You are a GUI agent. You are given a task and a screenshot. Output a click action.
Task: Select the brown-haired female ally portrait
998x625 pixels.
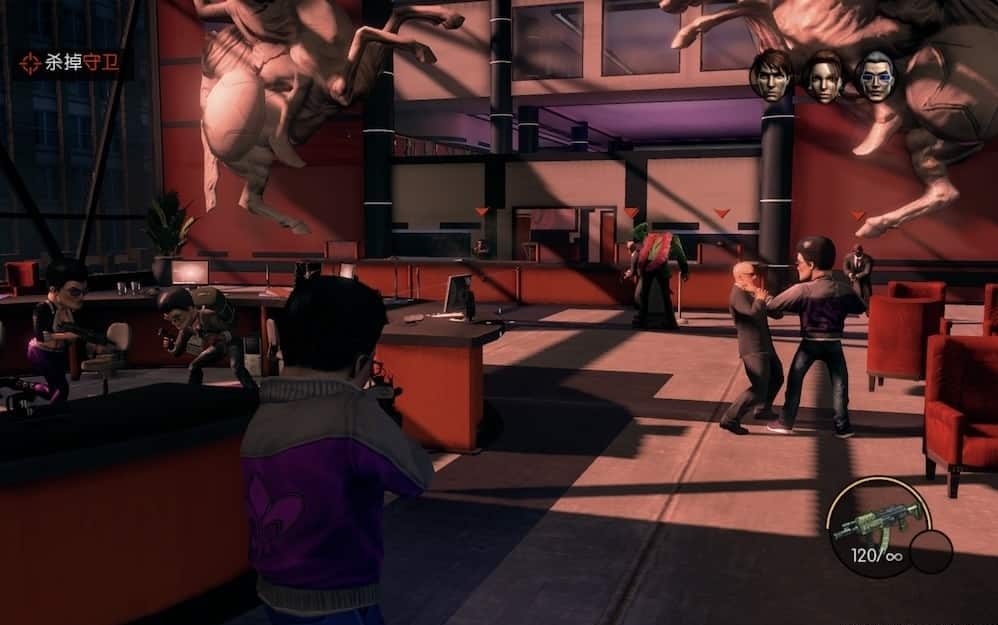click(824, 76)
